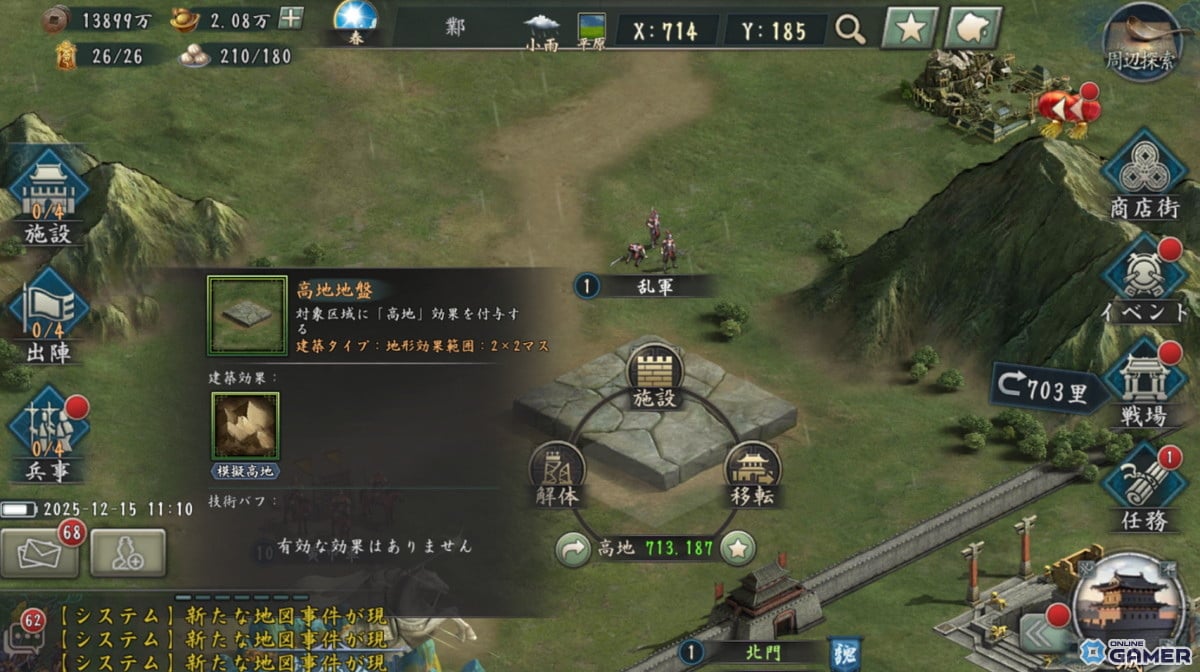Open the map outline button in top bar

pos(973,29)
